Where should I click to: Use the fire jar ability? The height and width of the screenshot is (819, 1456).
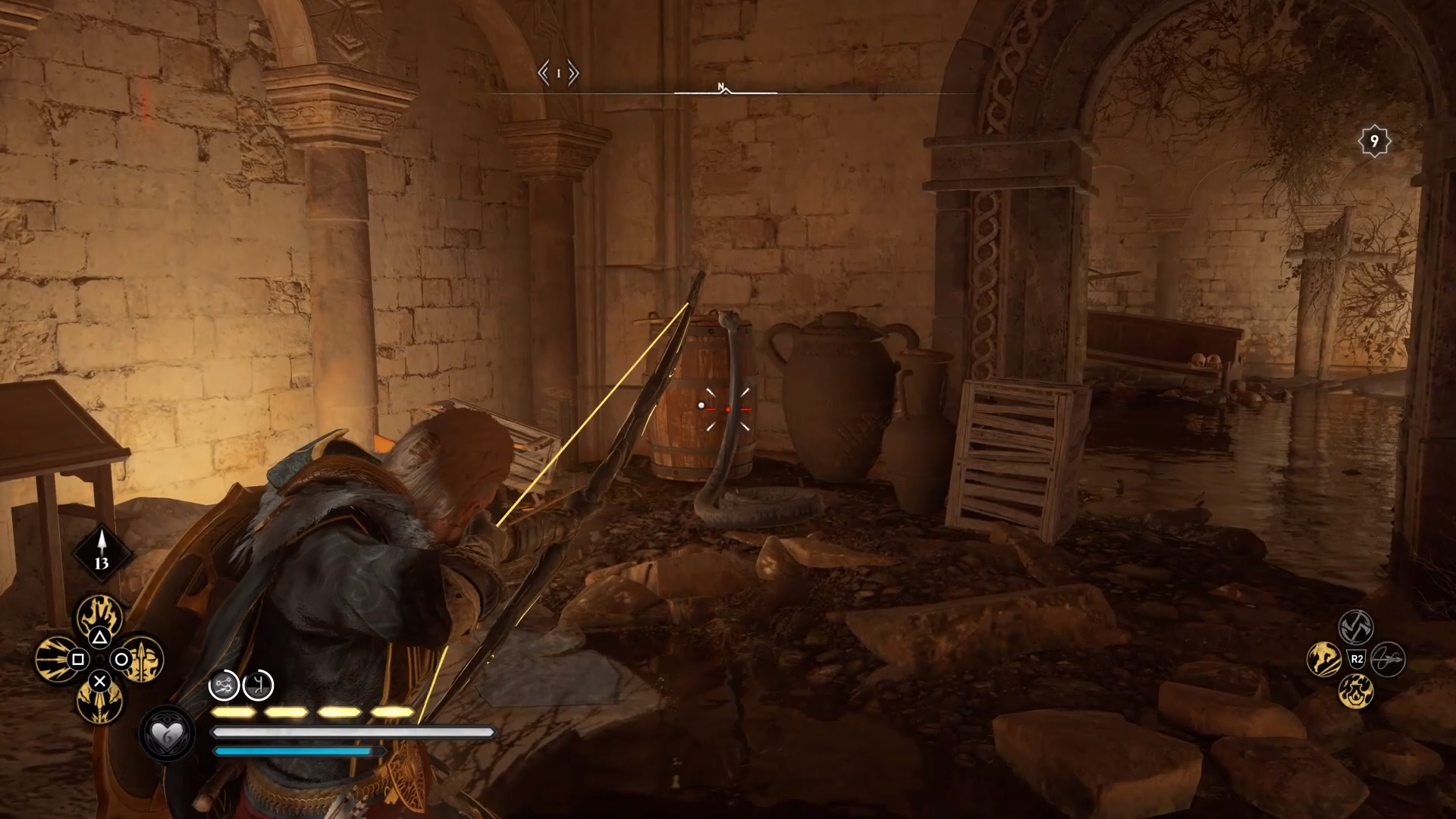pos(1356,691)
